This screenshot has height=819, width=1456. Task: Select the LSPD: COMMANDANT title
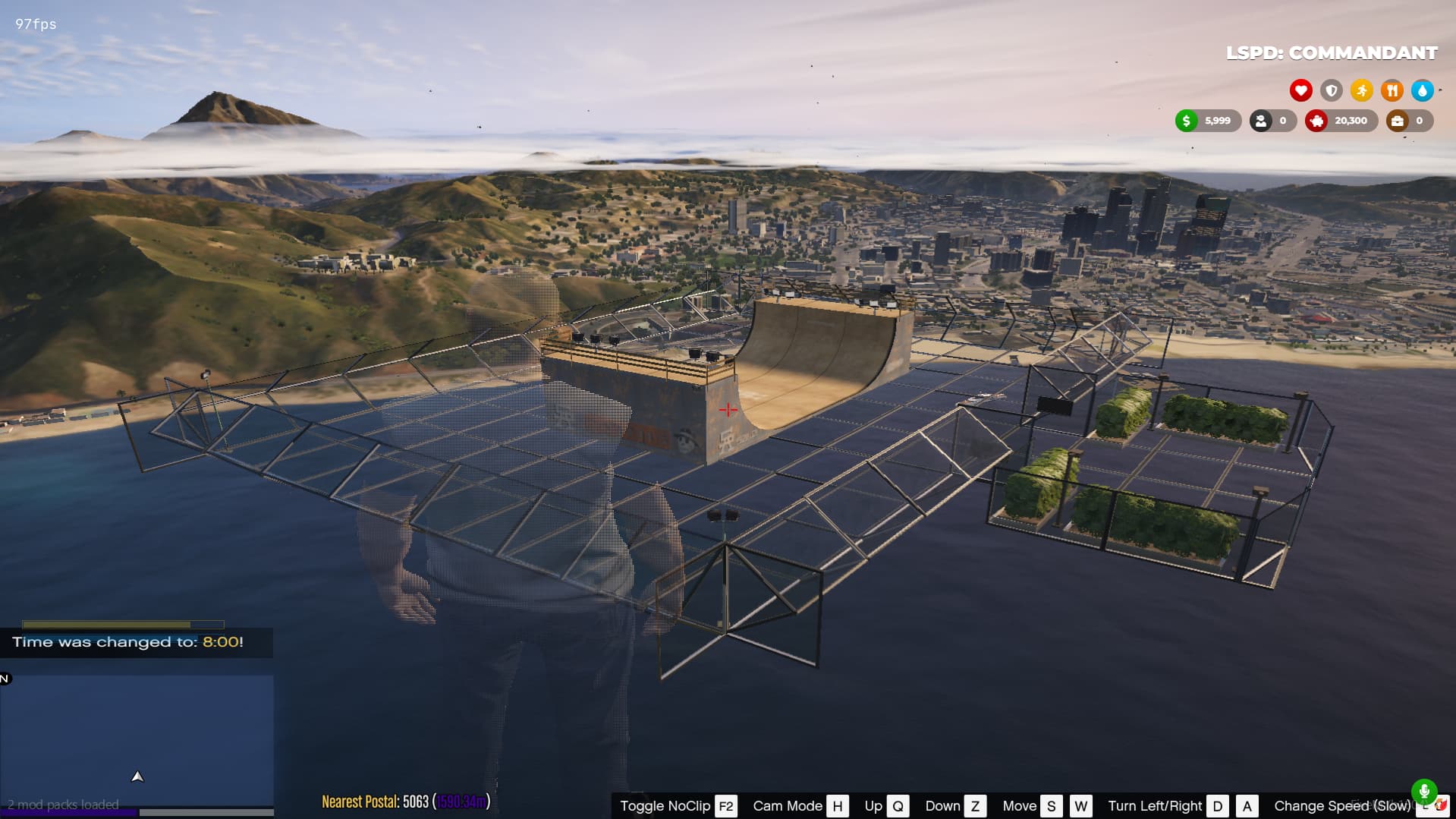click(1330, 53)
